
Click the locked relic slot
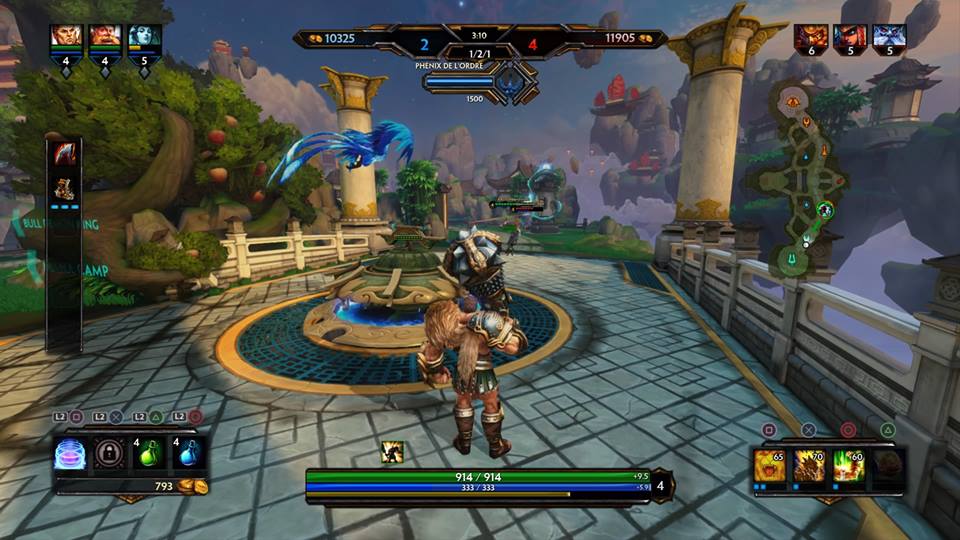[x=110, y=454]
